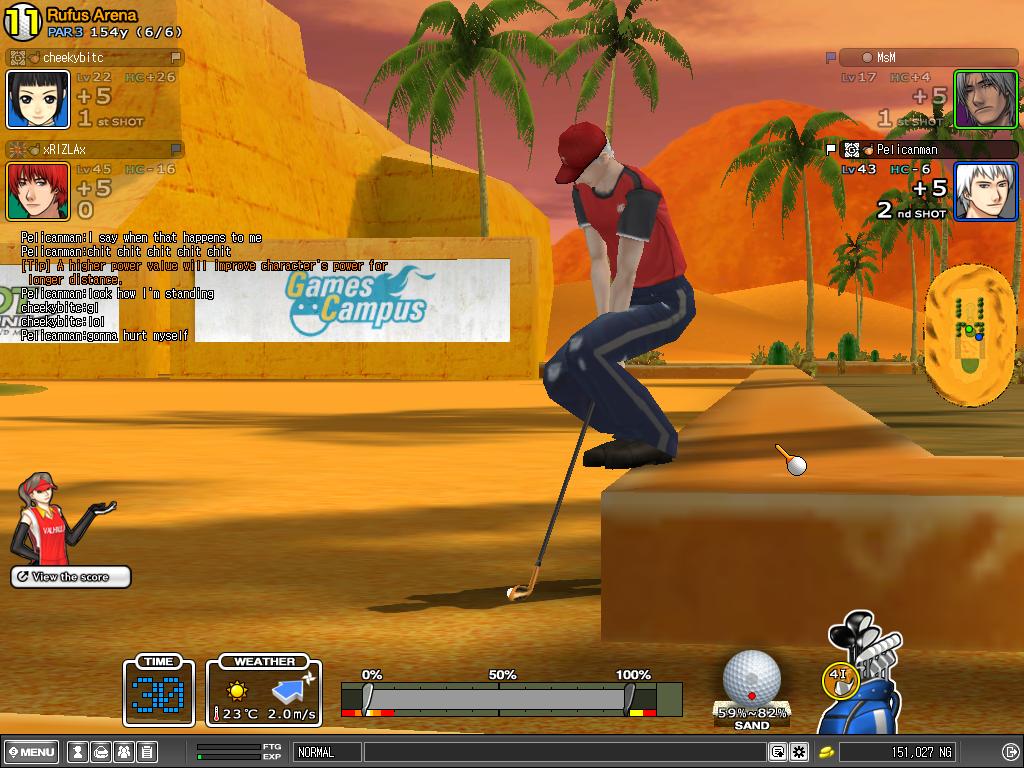Viewport: 1024px width, 768px height.
Task: Select the 4I club badge
Action: click(x=840, y=679)
